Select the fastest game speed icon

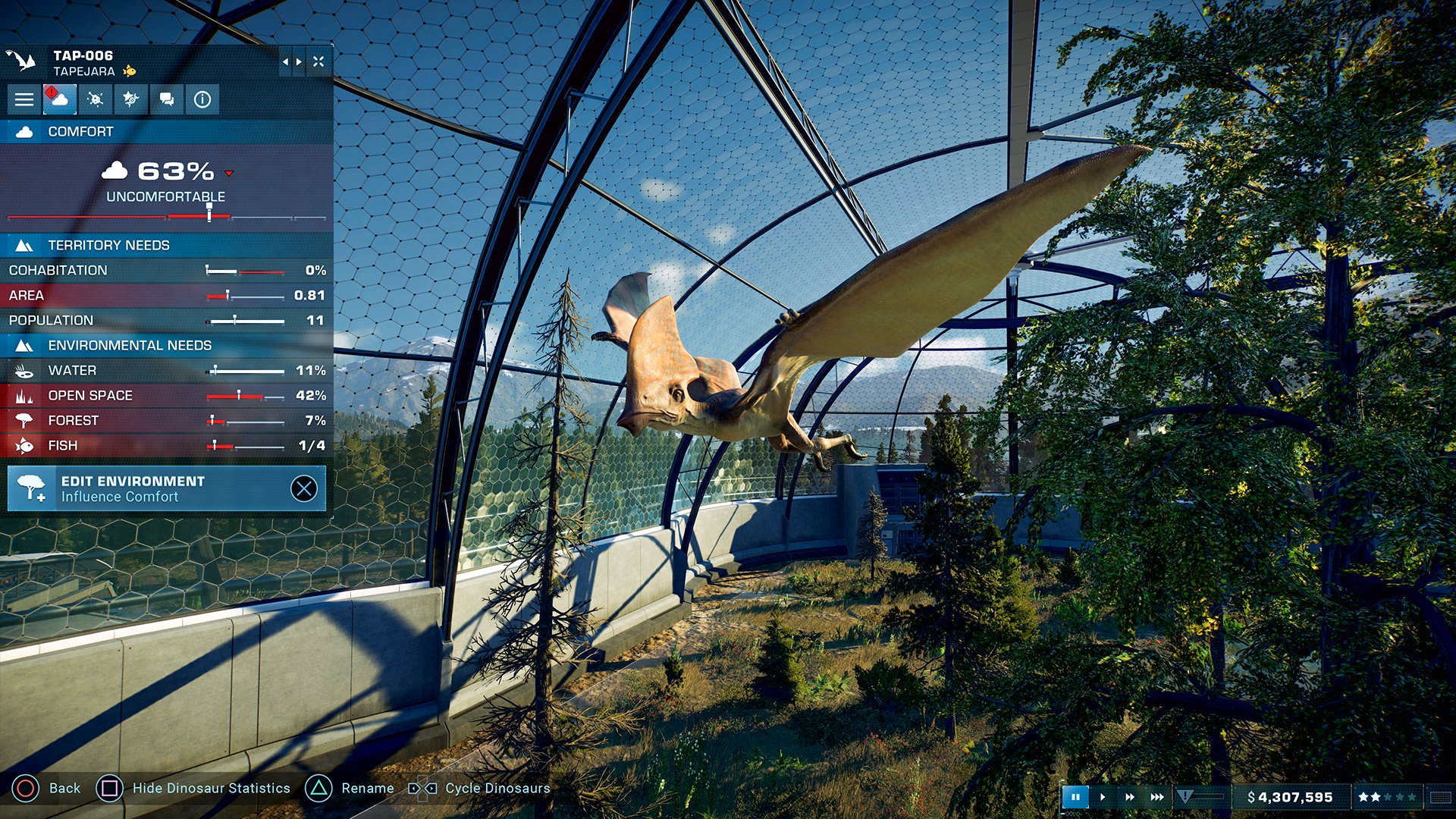1156,797
